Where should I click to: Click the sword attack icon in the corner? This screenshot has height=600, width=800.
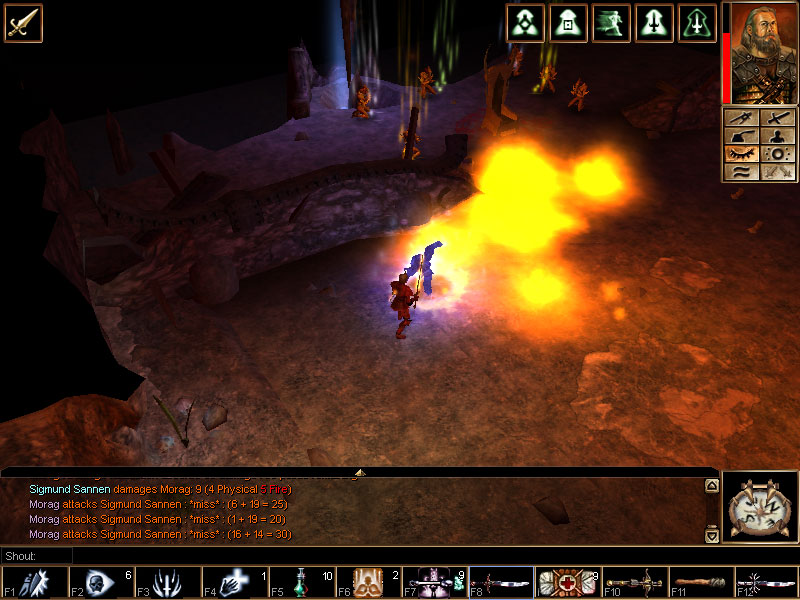click(x=22, y=22)
